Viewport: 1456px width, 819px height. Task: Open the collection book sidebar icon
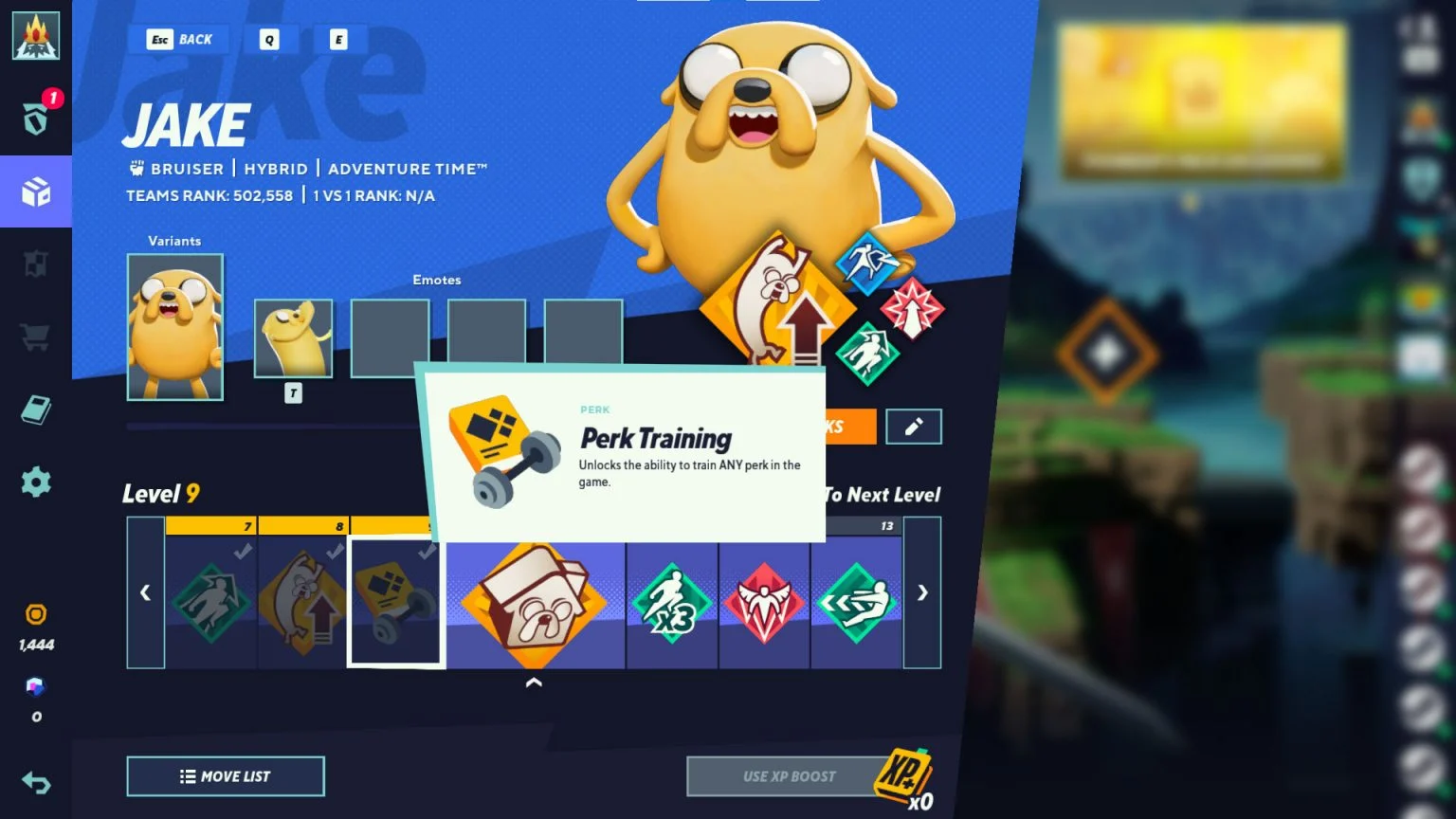tap(35, 409)
